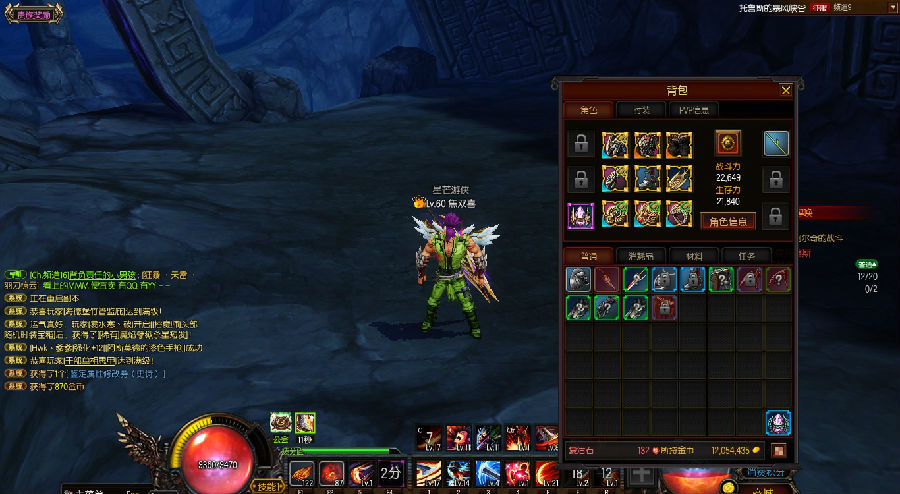
Task: Select the pink crystal item in the inventory
Action: coord(778,422)
